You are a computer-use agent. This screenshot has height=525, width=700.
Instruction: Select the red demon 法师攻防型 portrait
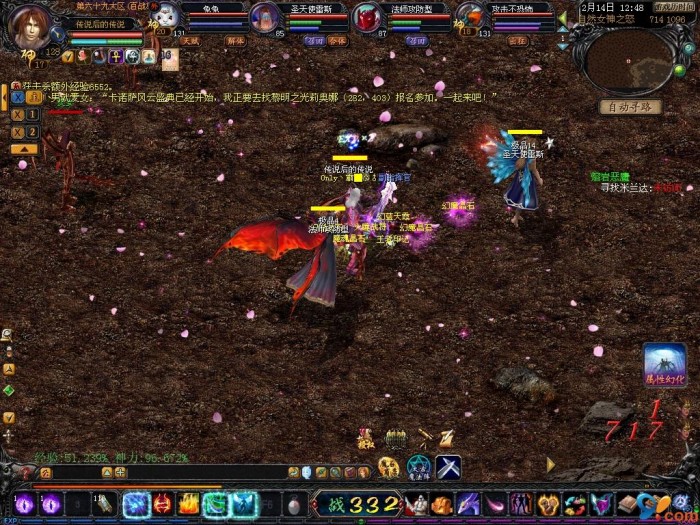[368, 18]
